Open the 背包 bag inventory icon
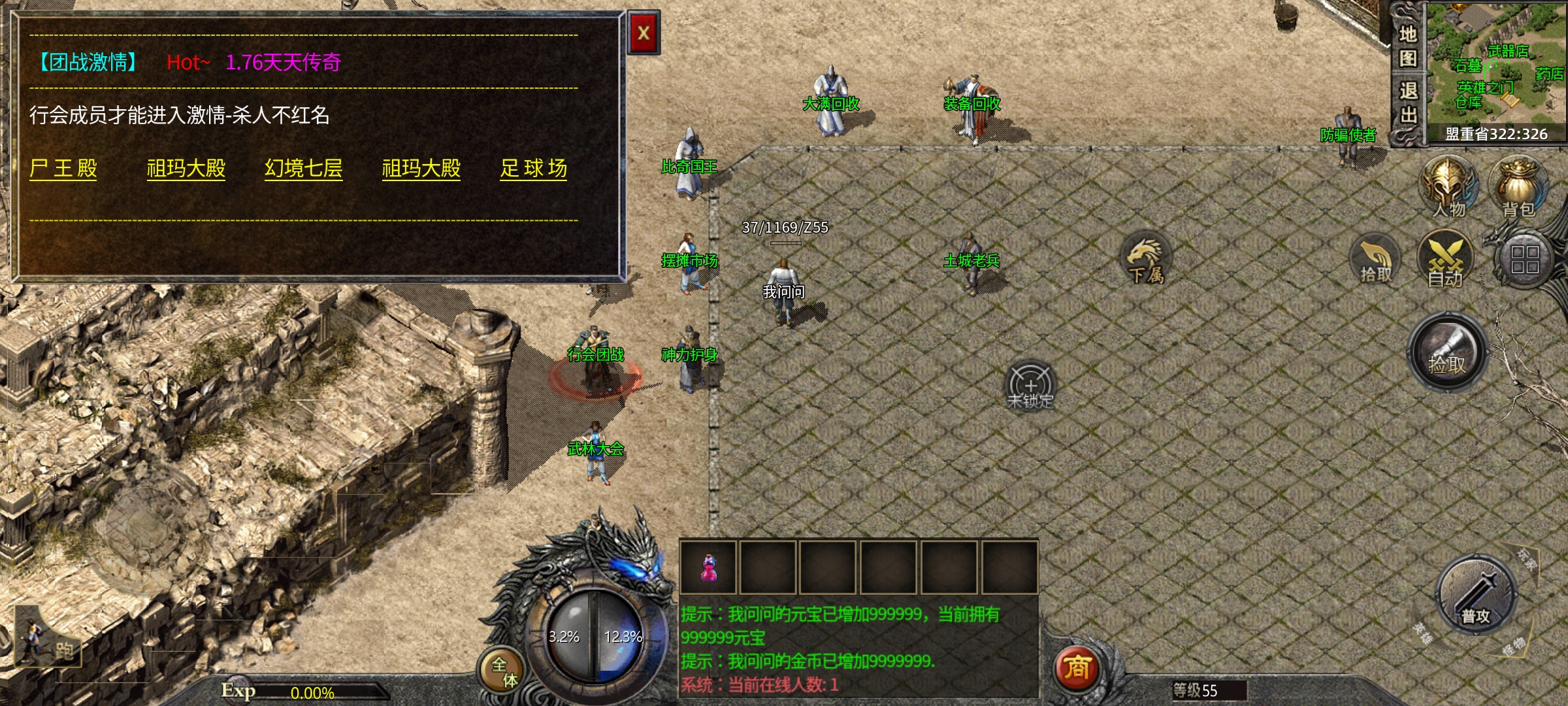Image resolution: width=1568 pixels, height=706 pixels. (x=1518, y=187)
